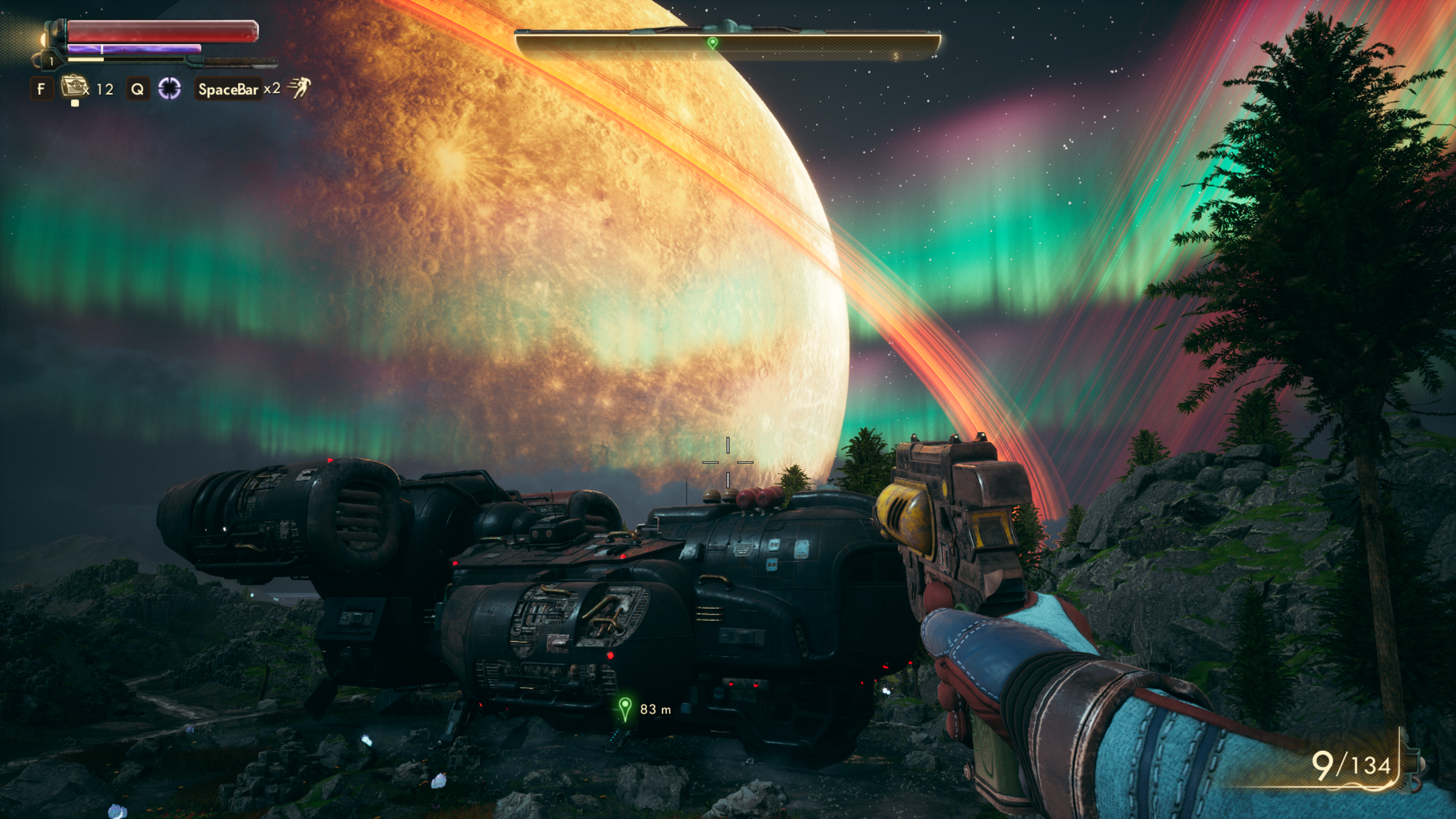Image resolution: width=1456 pixels, height=819 pixels.
Task: Select the green waypoint pin showing 83 m
Action: [x=624, y=709]
